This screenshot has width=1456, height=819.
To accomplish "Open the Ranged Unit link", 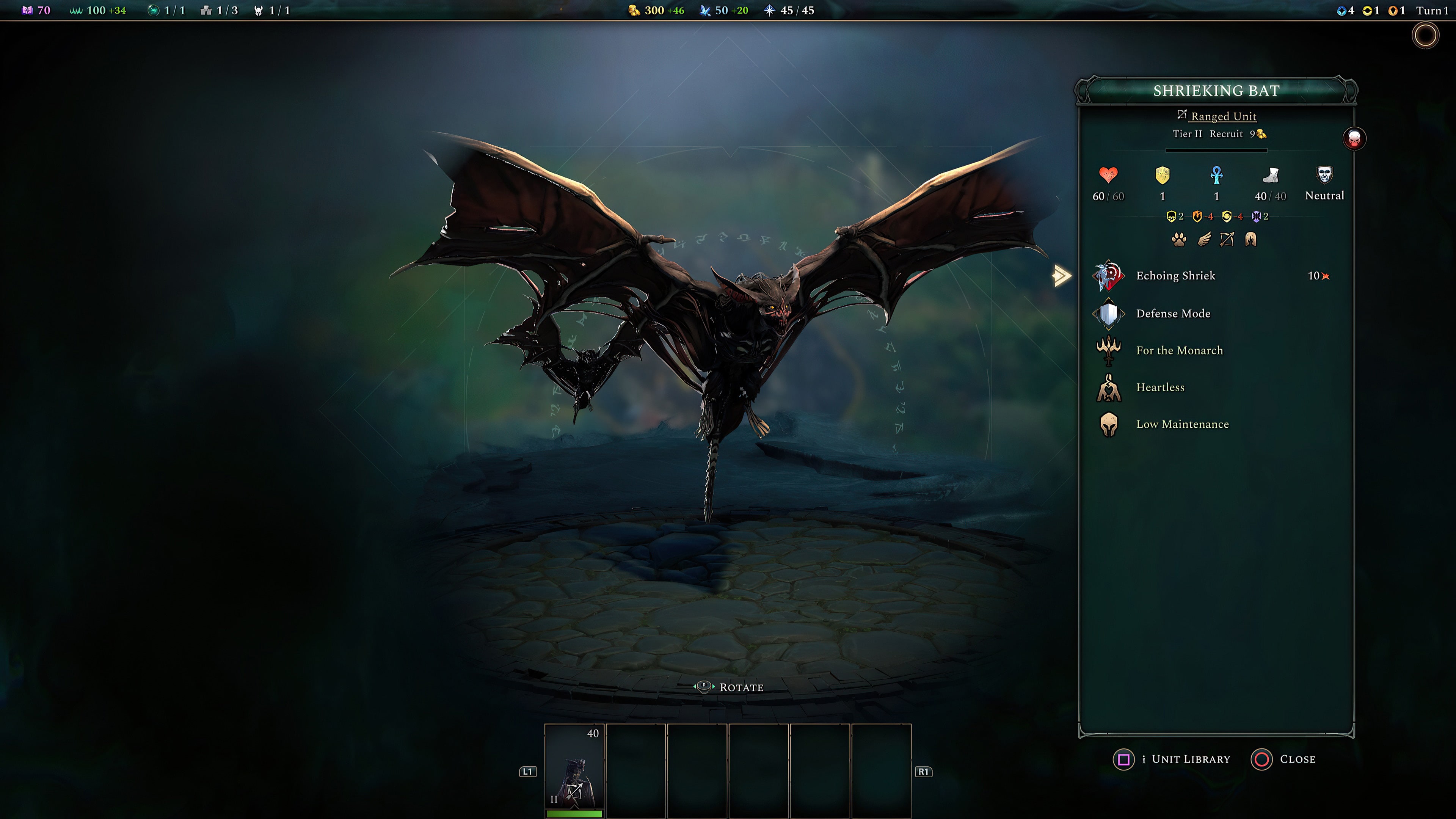I will [x=1224, y=116].
